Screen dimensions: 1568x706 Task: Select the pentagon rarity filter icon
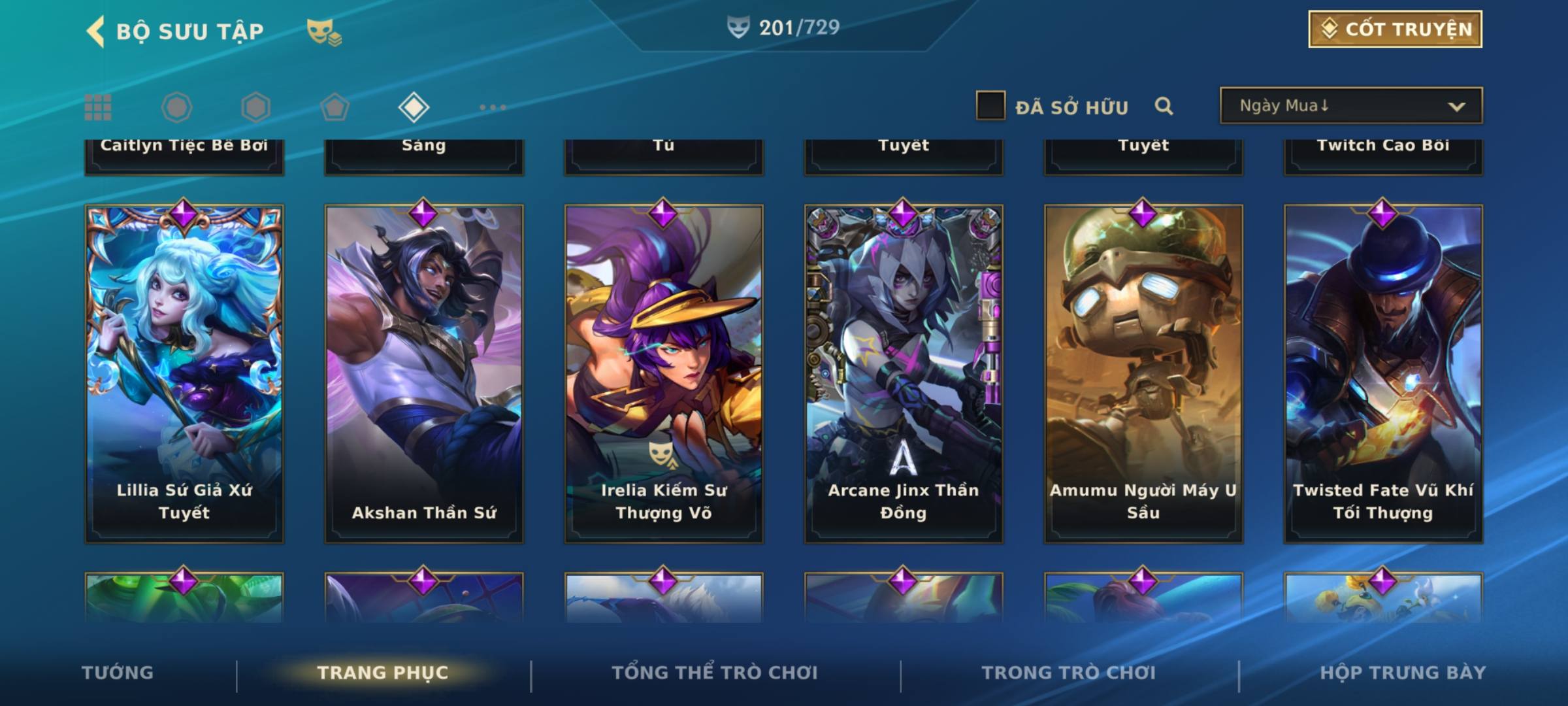pyautogui.click(x=335, y=107)
